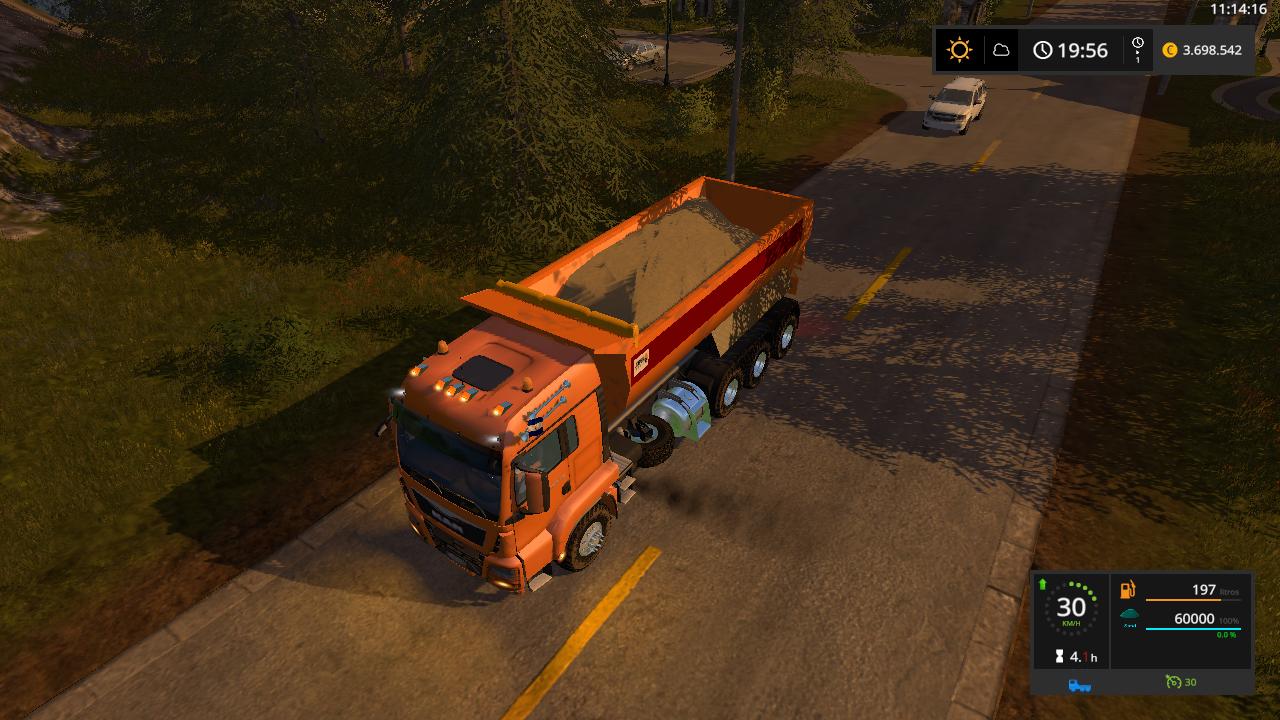Click the orange fuel pump icon
The image size is (1280, 720).
pos(1129,590)
